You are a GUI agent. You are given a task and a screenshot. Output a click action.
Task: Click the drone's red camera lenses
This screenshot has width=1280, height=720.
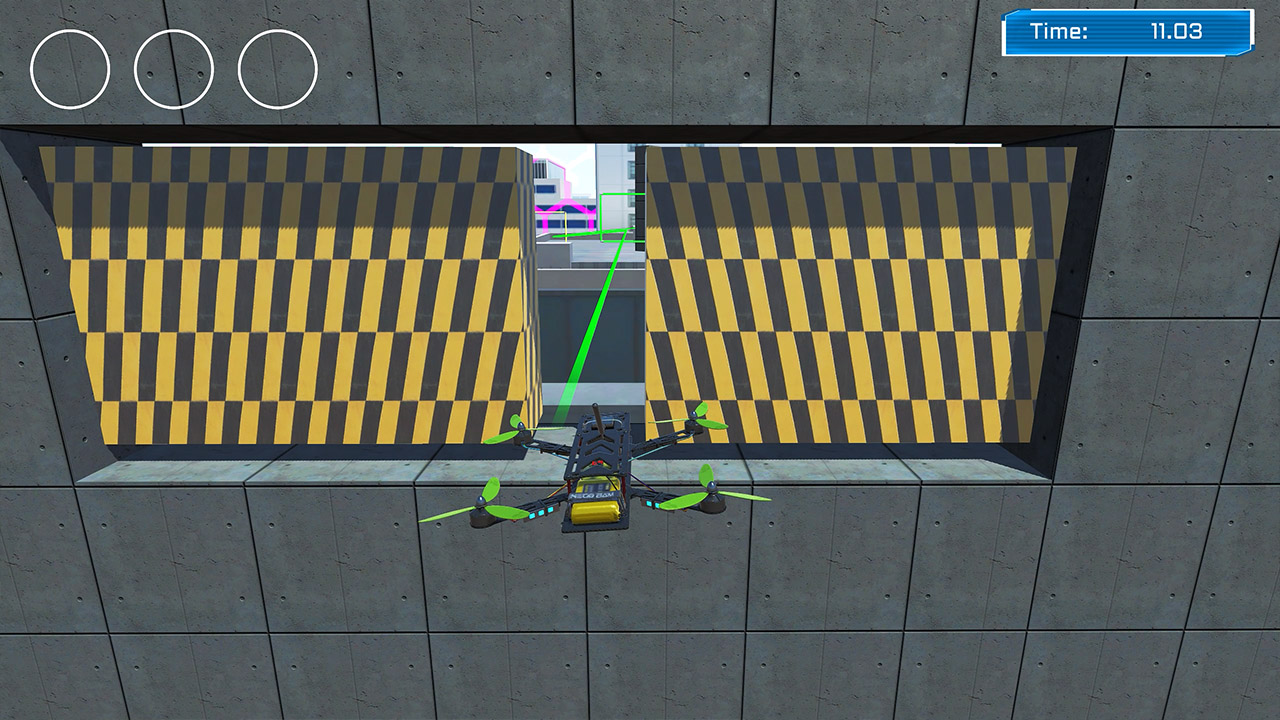click(x=597, y=463)
